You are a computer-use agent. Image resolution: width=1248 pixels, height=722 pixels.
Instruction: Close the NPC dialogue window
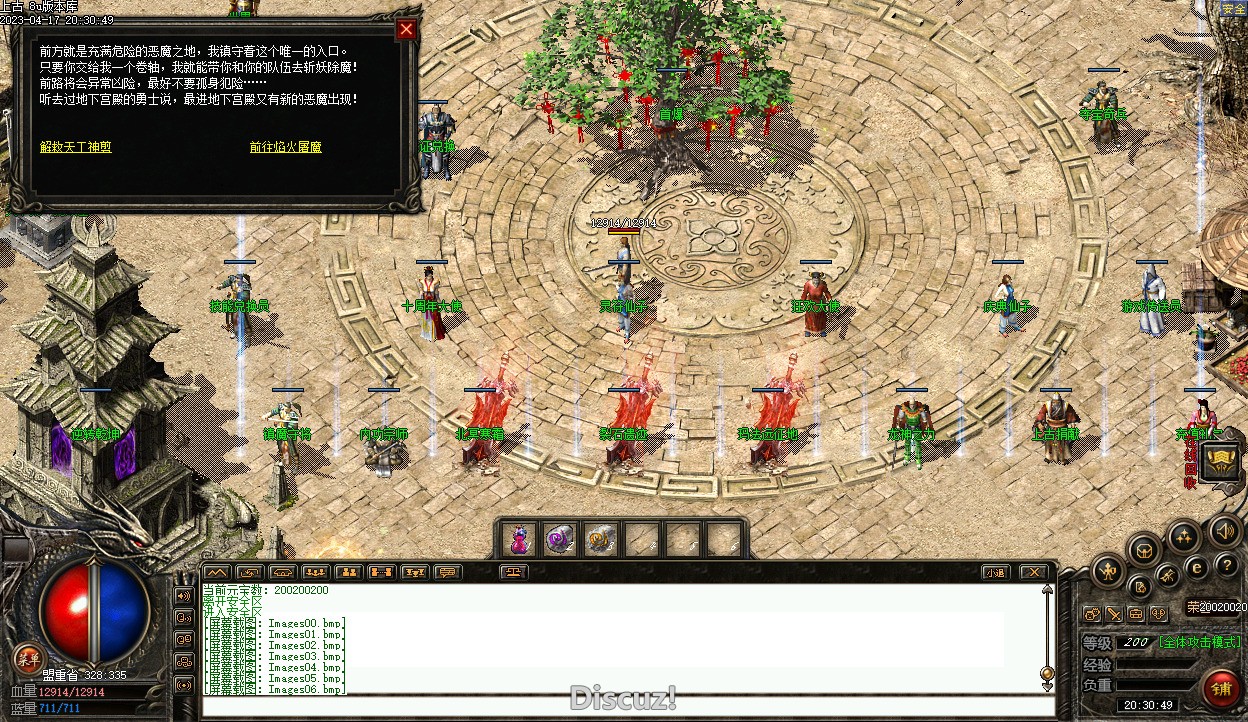point(406,29)
